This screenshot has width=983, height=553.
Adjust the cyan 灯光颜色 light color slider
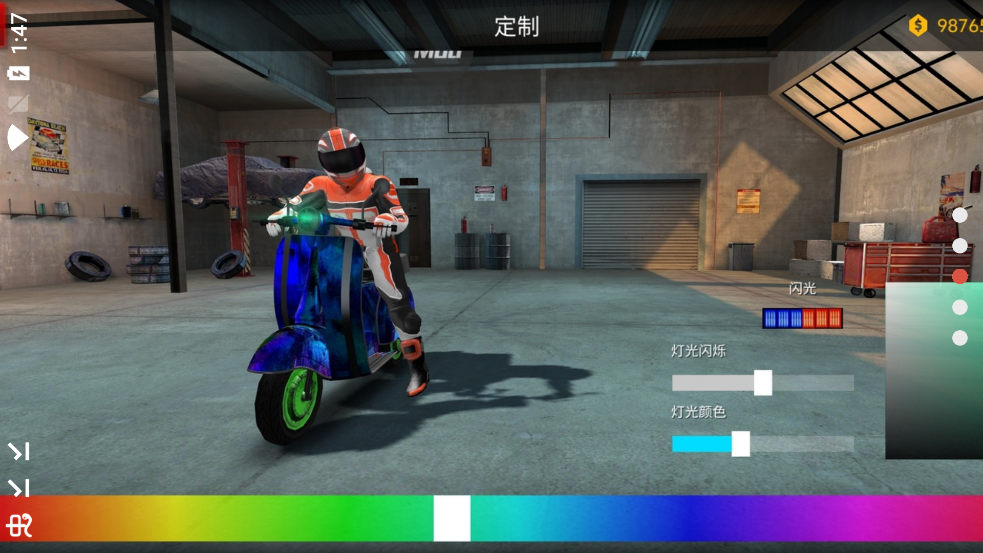point(740,444)
